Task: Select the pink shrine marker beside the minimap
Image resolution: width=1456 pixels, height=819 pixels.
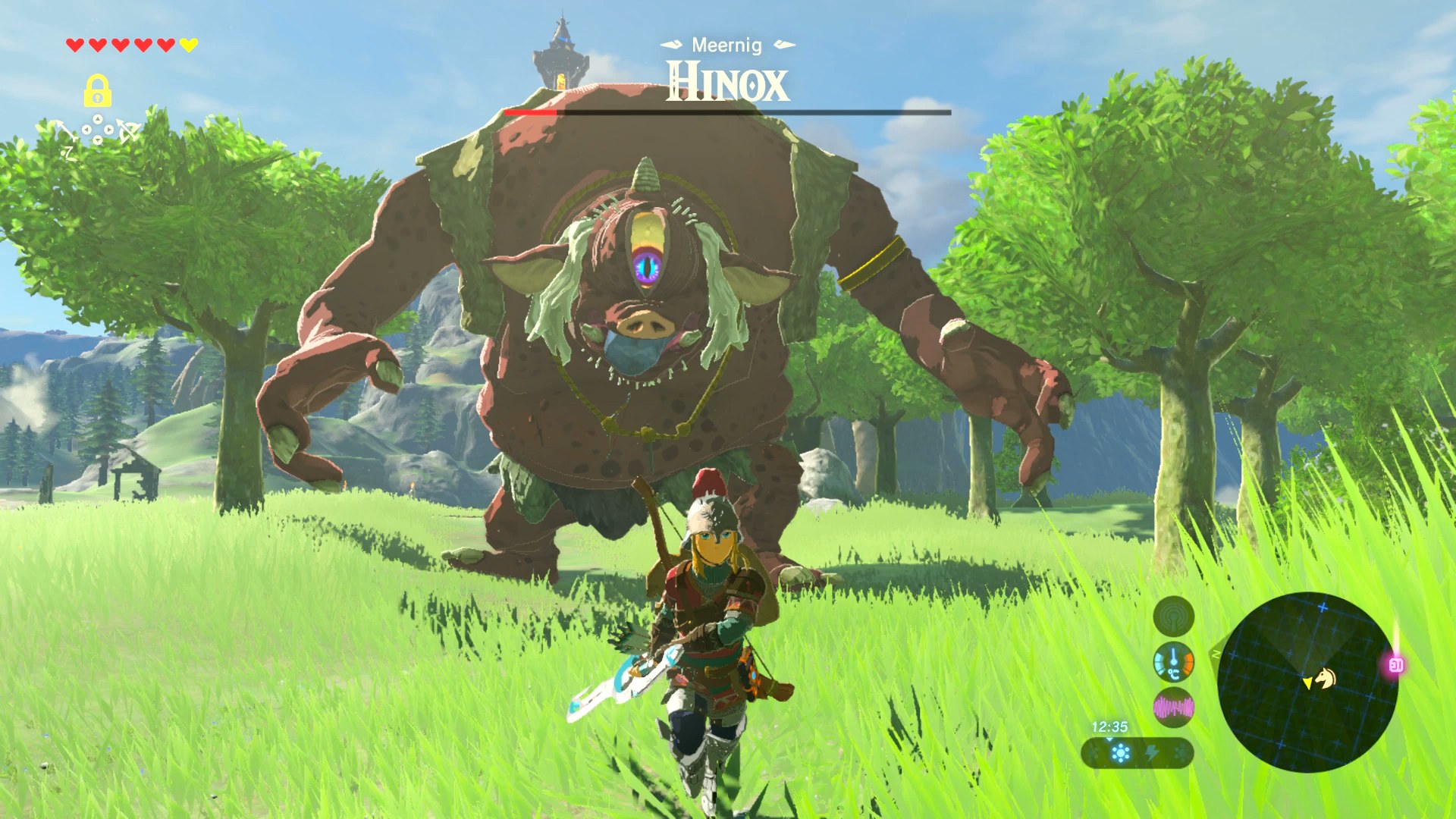Action: coord(1396,666)
